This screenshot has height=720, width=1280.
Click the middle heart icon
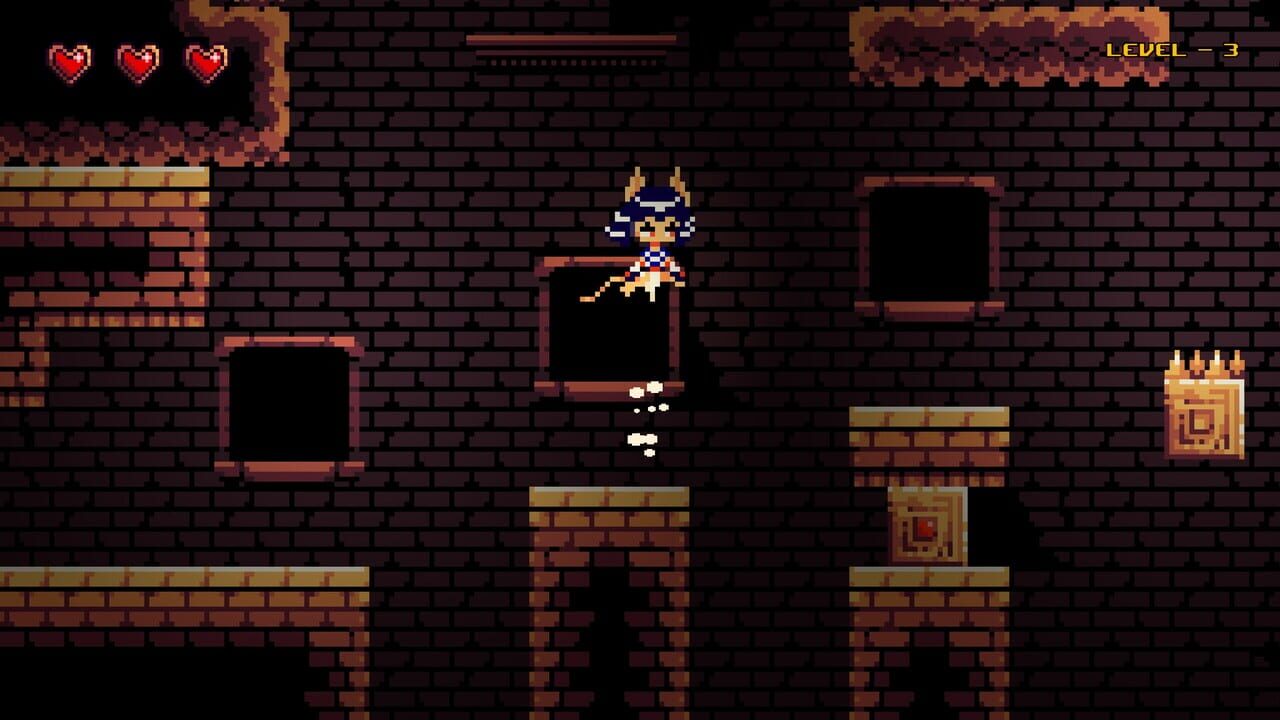coord(137,62)
